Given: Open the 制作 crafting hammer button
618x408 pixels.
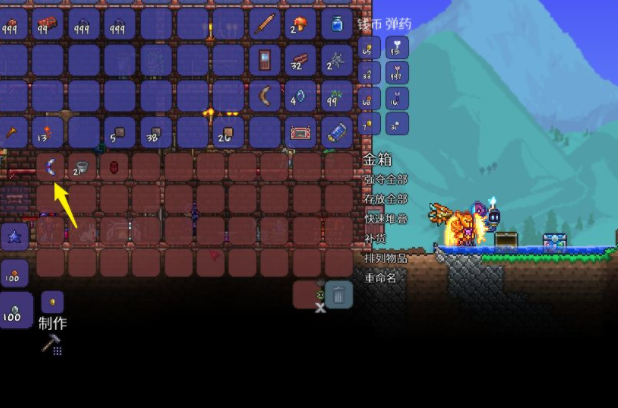Looking at the screenshot, I should click(51, 345).
